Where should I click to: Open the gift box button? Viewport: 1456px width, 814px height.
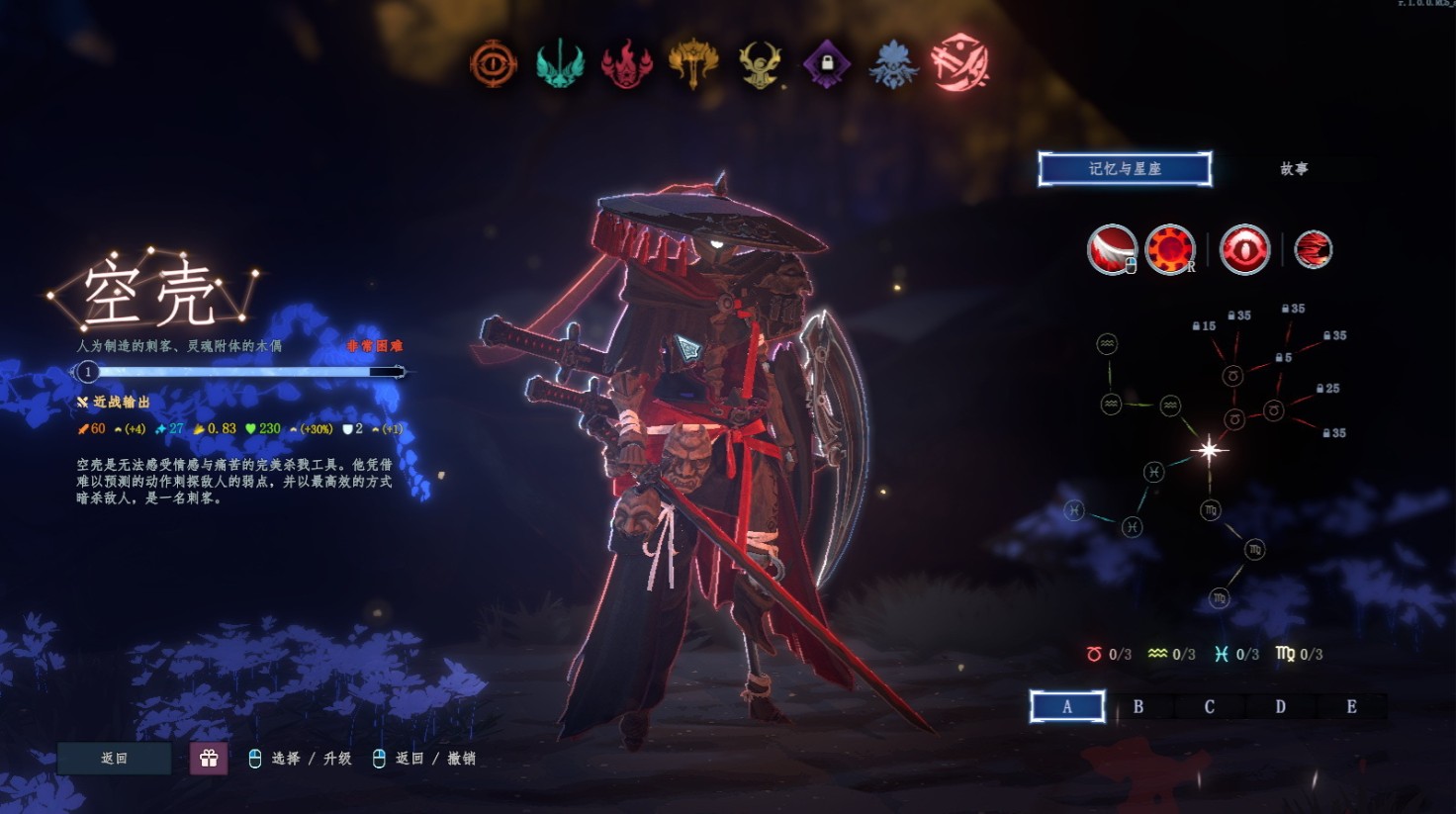tap(209, 759)
